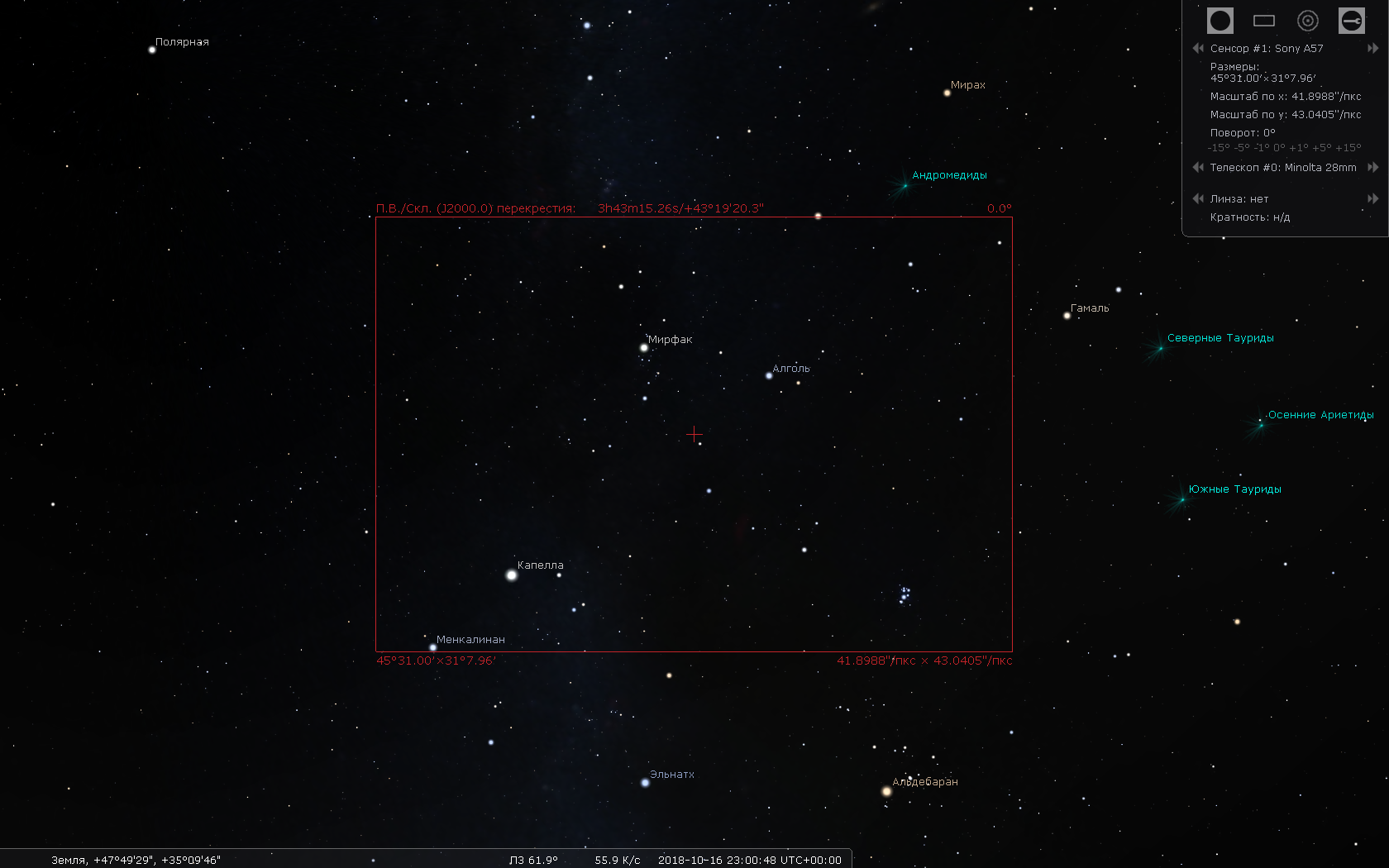
Task: Rotate the sensor frame by -15°
Action: (x=1218, y=148)
